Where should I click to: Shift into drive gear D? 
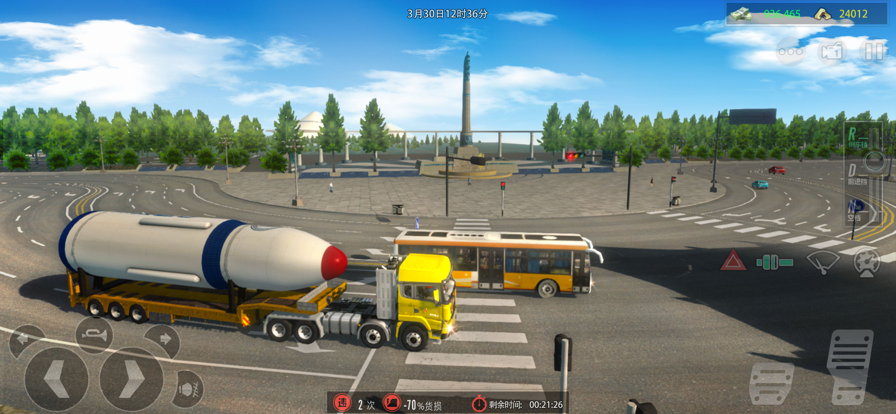click(x=853, y=171)
